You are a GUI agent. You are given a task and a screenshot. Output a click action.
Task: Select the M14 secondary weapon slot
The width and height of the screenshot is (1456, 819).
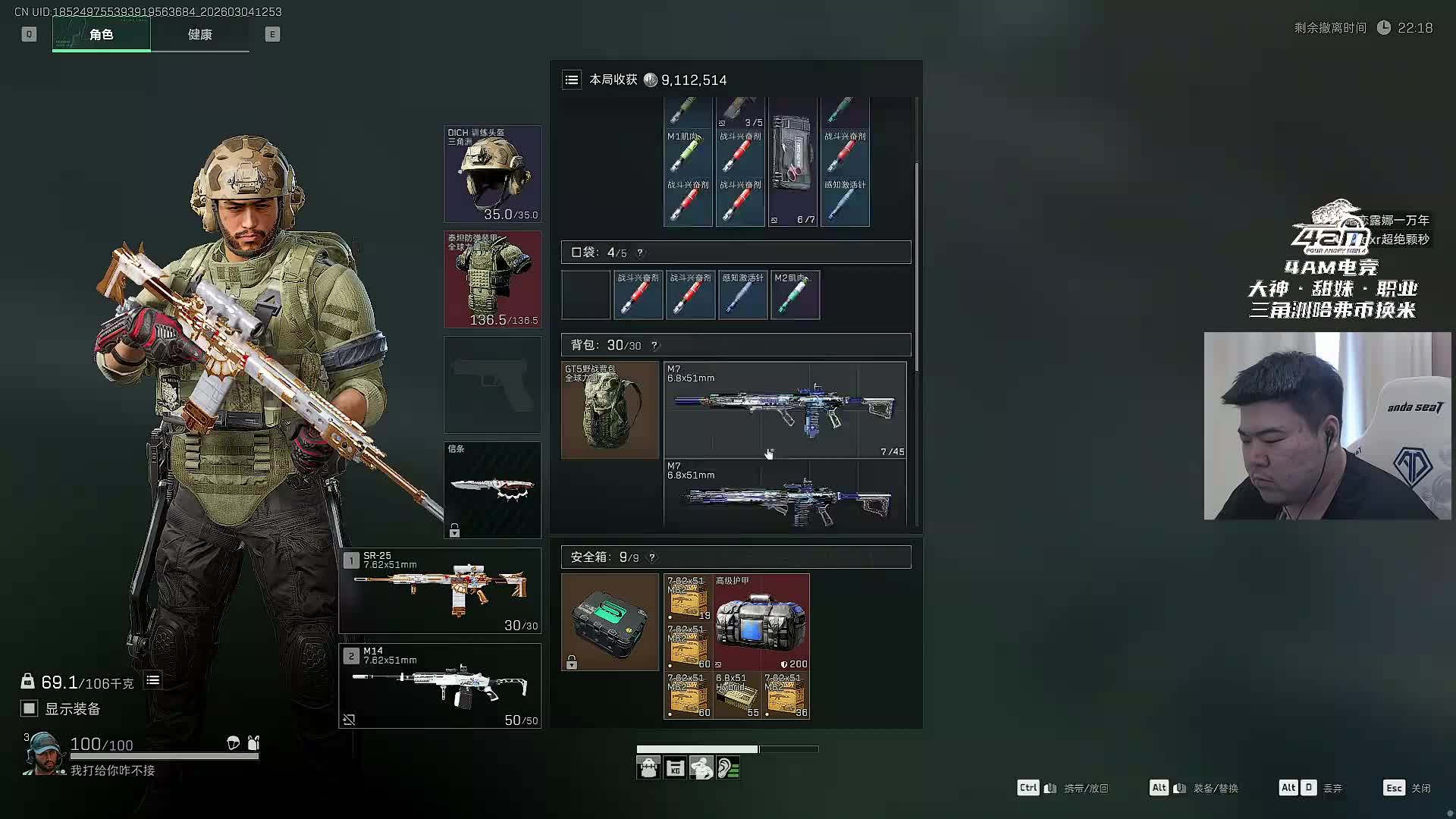440,686
